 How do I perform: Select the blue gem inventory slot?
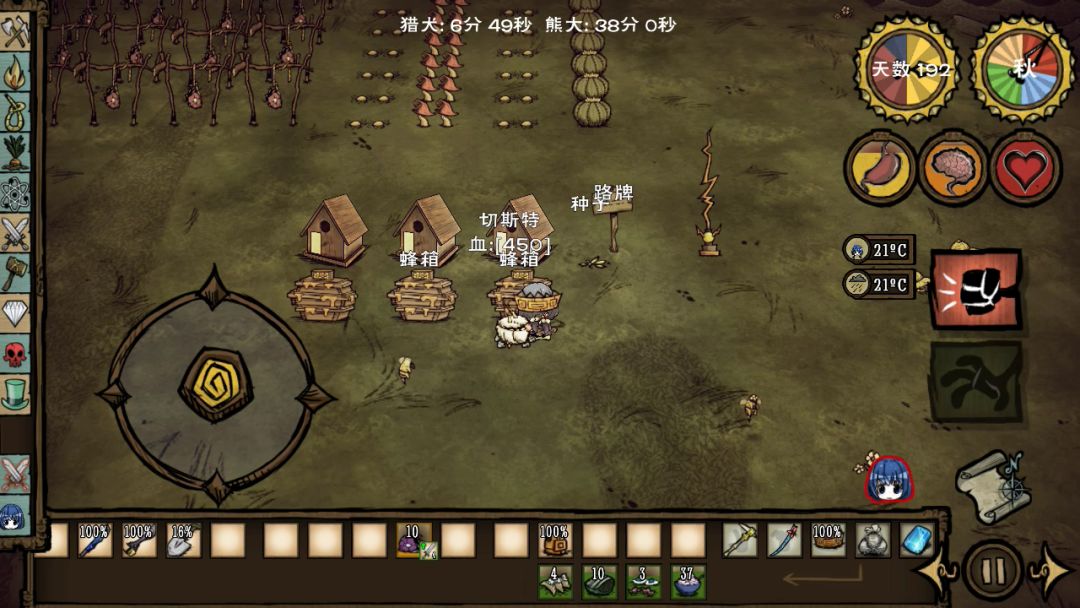point(916,540)
